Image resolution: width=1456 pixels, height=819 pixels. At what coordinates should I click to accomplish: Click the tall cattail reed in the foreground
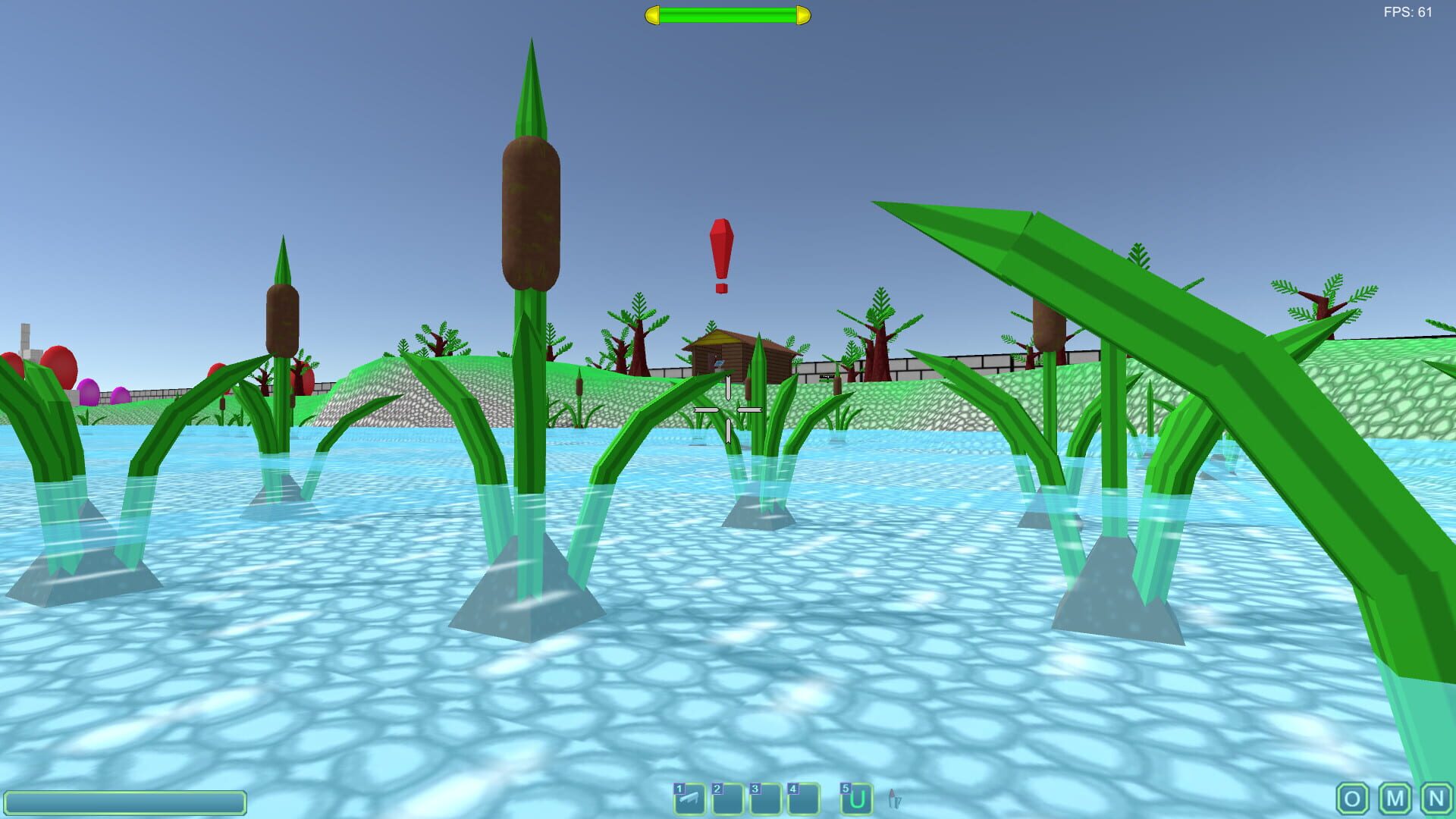click(x=531, y=212)
